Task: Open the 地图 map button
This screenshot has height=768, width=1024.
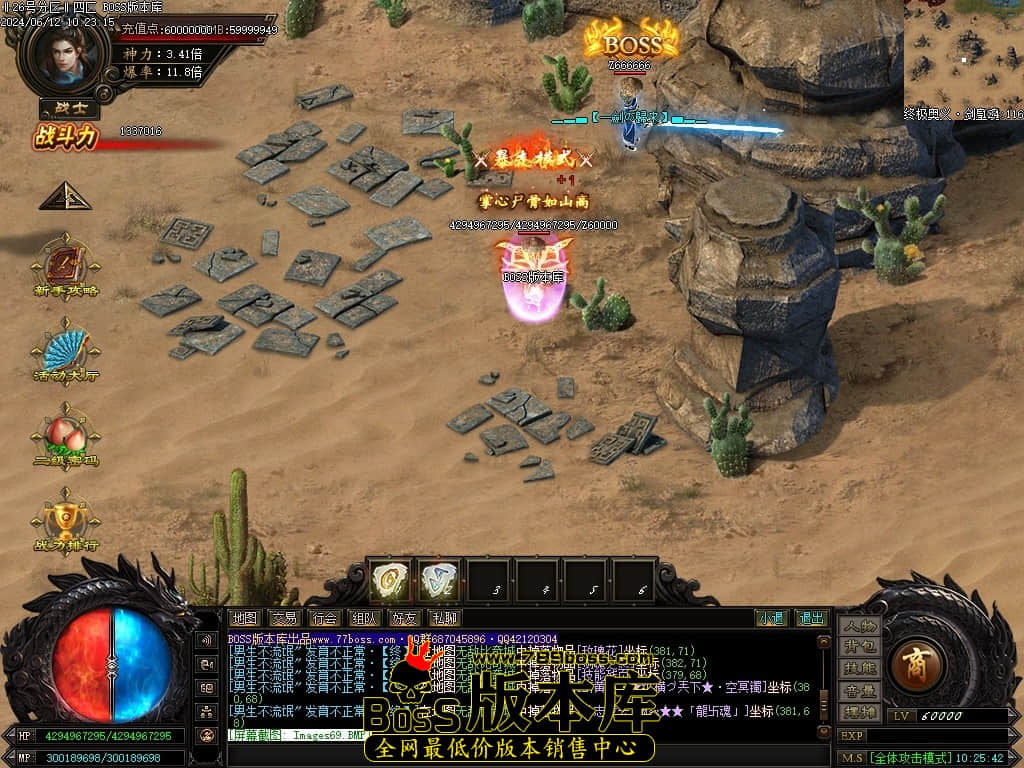Action: [245, 619]
